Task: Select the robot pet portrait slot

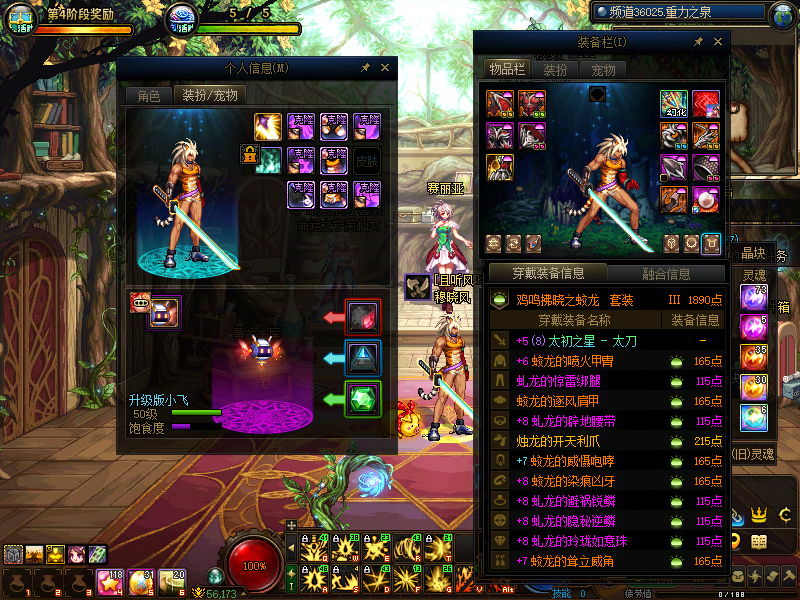Action: coord(164,313)
